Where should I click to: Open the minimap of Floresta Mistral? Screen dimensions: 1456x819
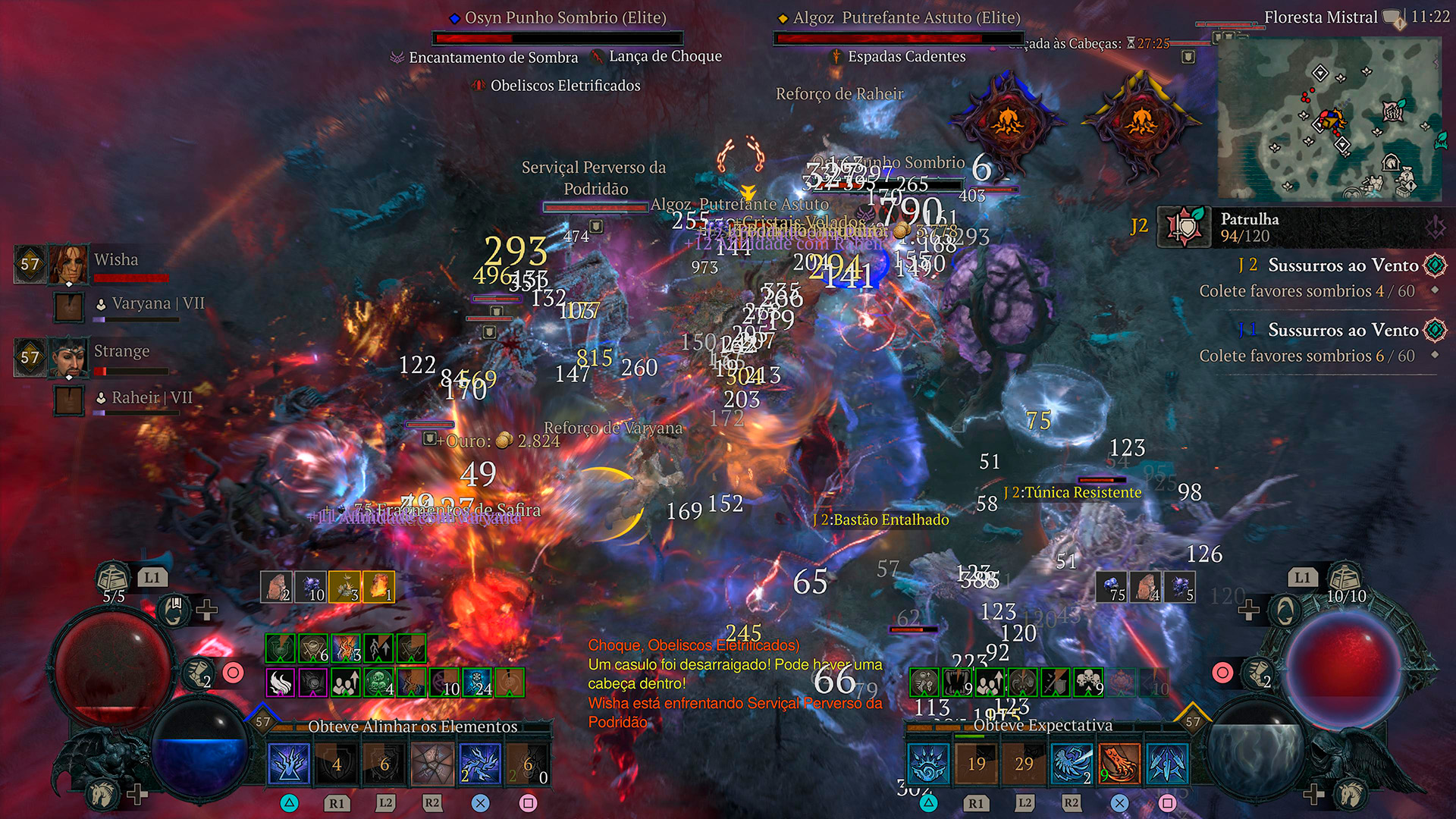click(1329, 119)
